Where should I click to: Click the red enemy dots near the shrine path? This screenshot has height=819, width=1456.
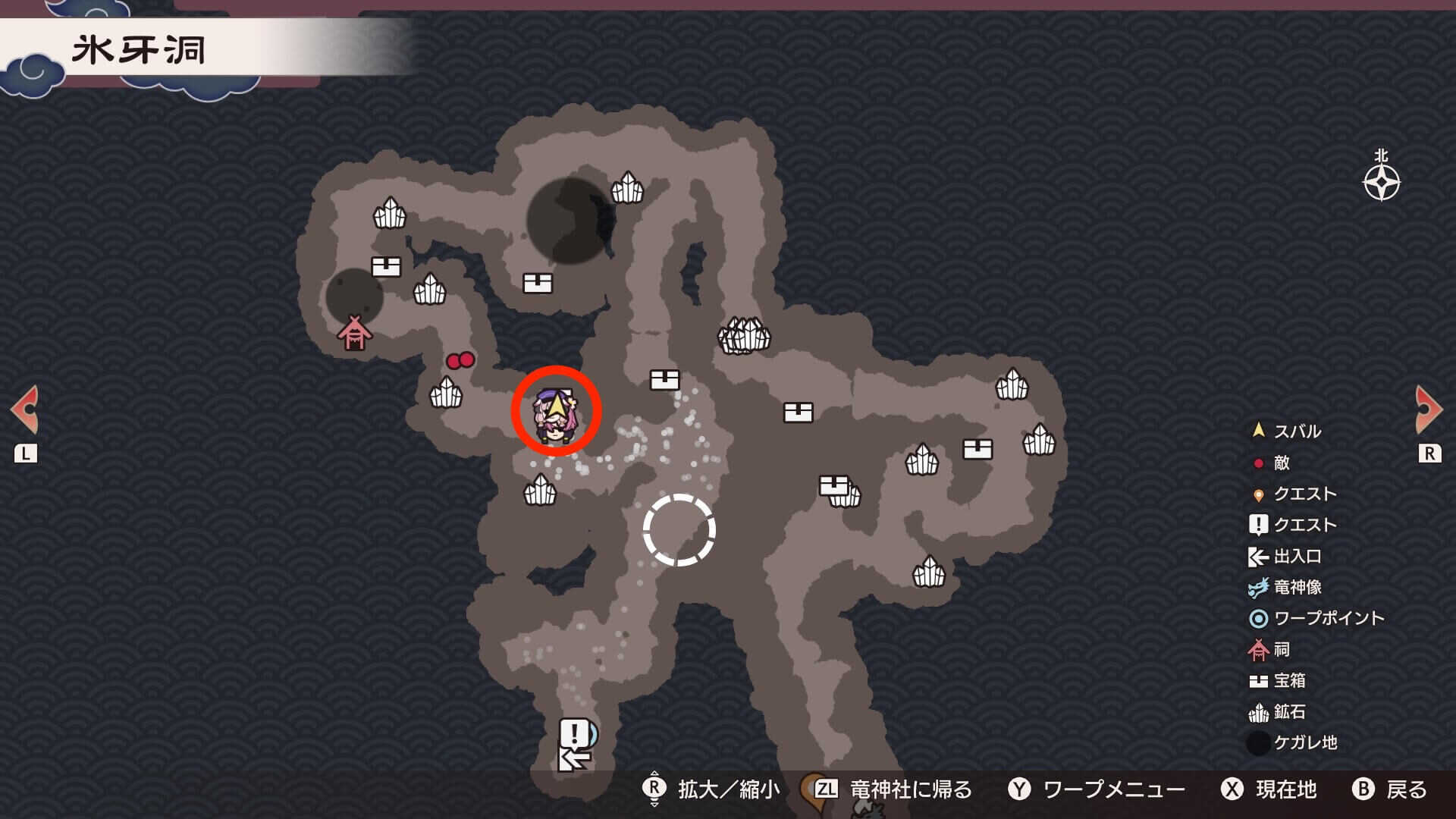[x=462, y=360]
